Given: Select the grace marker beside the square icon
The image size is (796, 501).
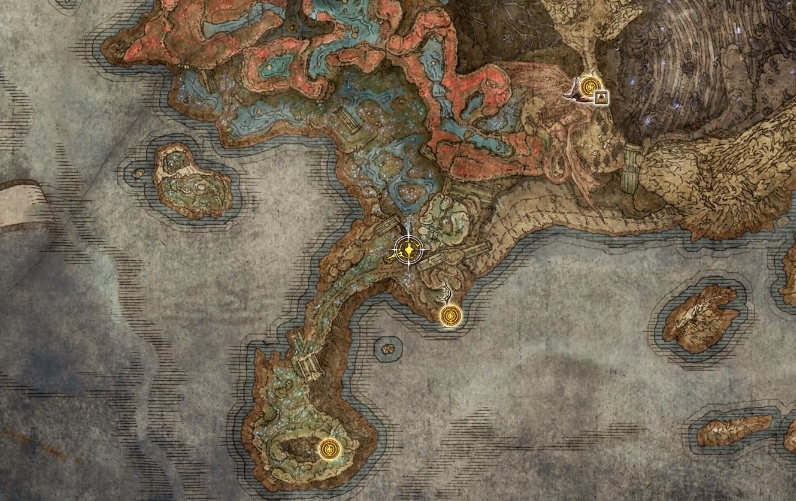Looking at the screenshot, I should point(591,87).
